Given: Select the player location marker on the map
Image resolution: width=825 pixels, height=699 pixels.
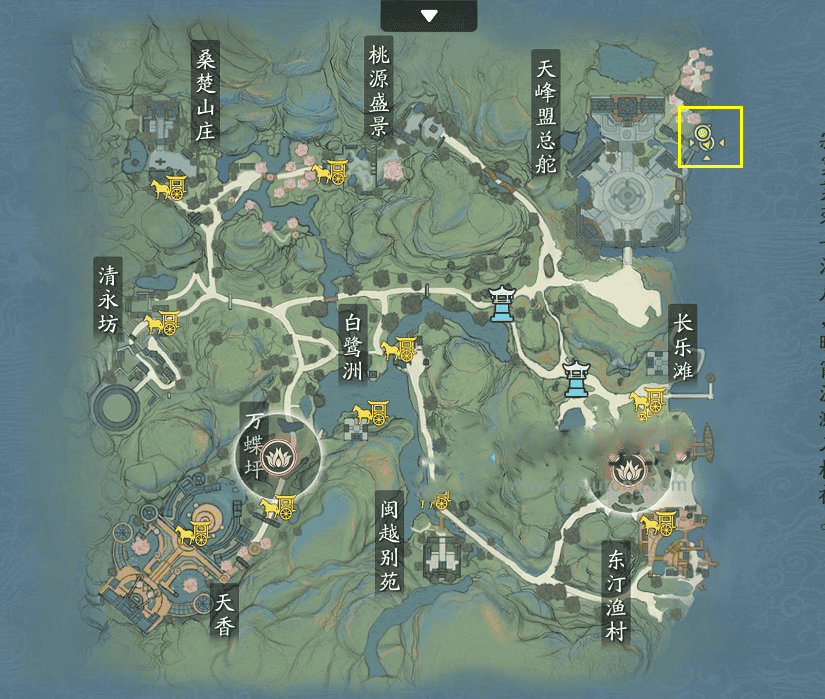Looking at the screenshot, I should pos(704,134).
